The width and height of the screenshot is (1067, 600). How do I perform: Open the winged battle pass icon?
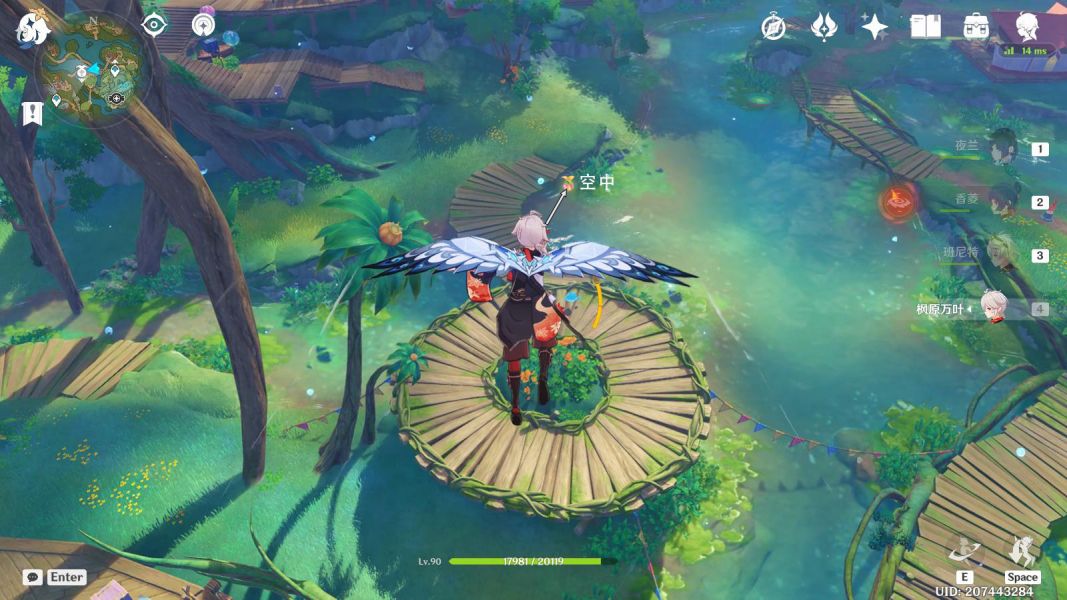click(824, 27)
